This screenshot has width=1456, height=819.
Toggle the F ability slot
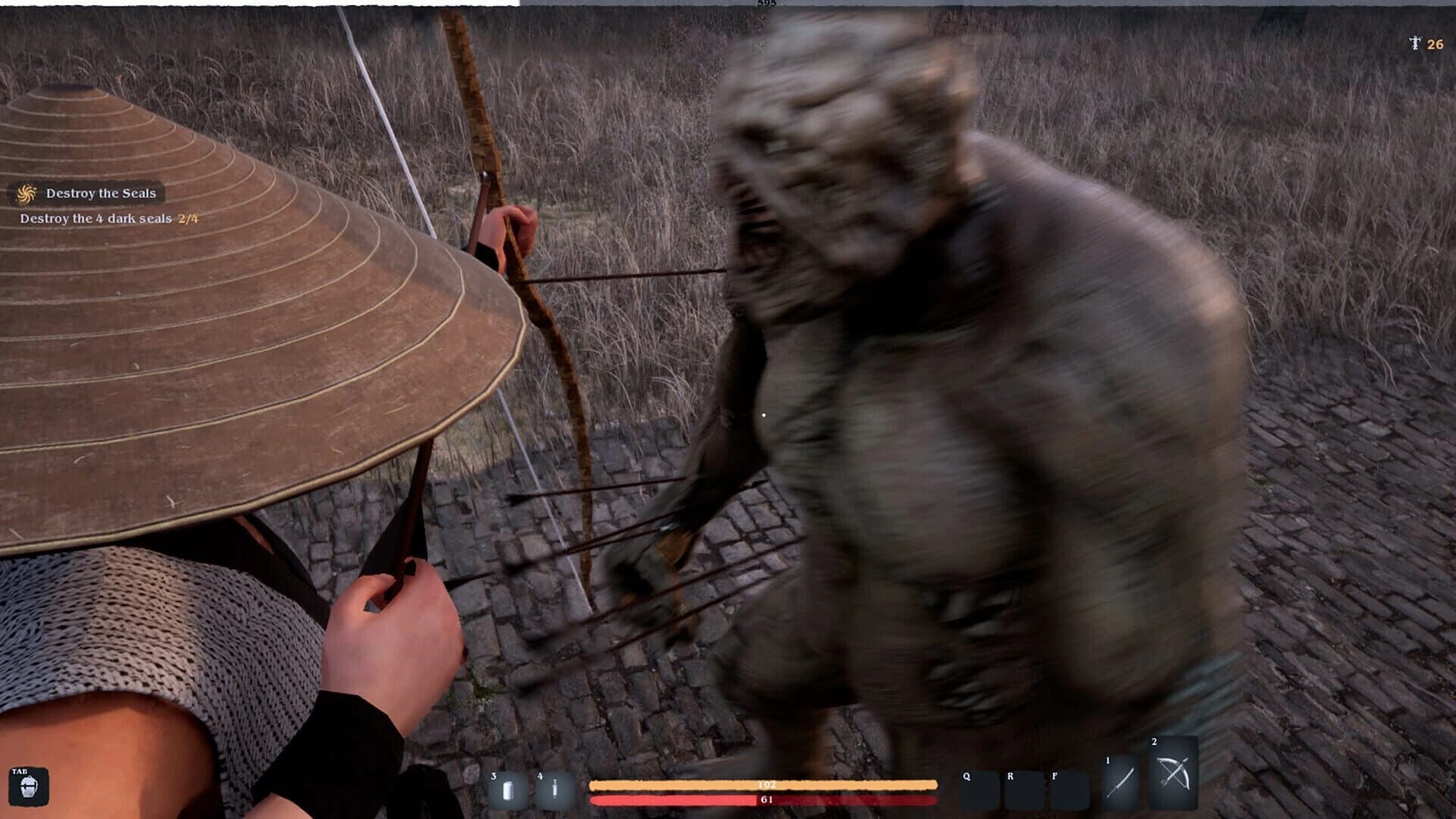click(x=1066, y=789)
